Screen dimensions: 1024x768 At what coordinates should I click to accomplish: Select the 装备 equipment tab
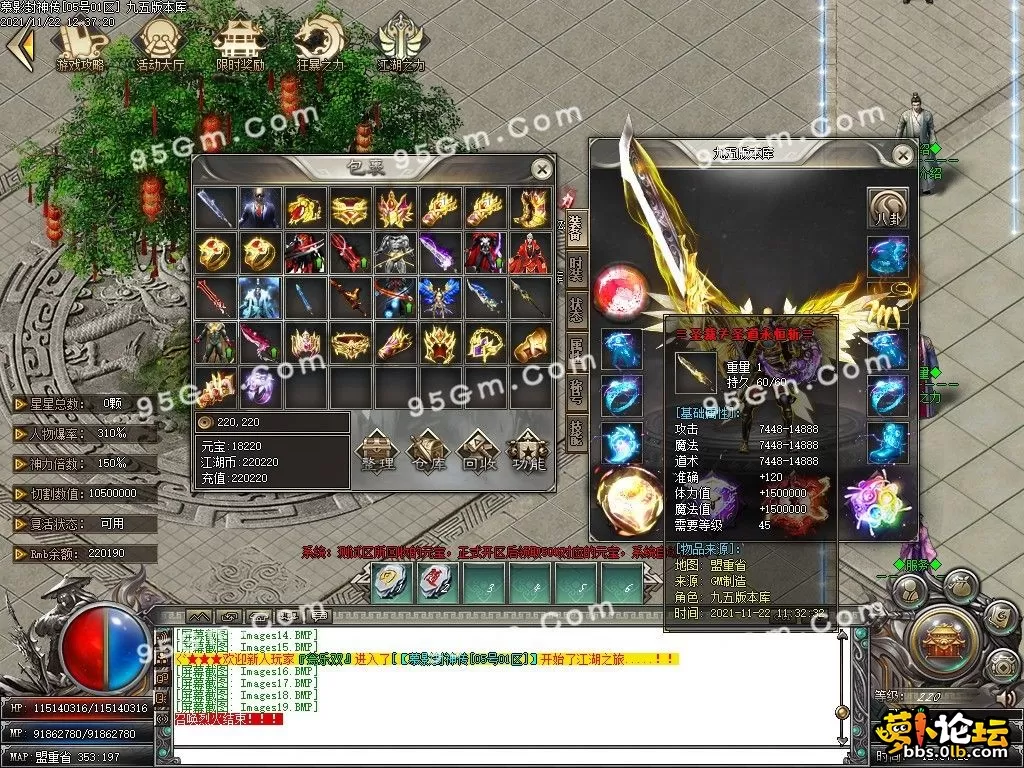tap(575, 226)
